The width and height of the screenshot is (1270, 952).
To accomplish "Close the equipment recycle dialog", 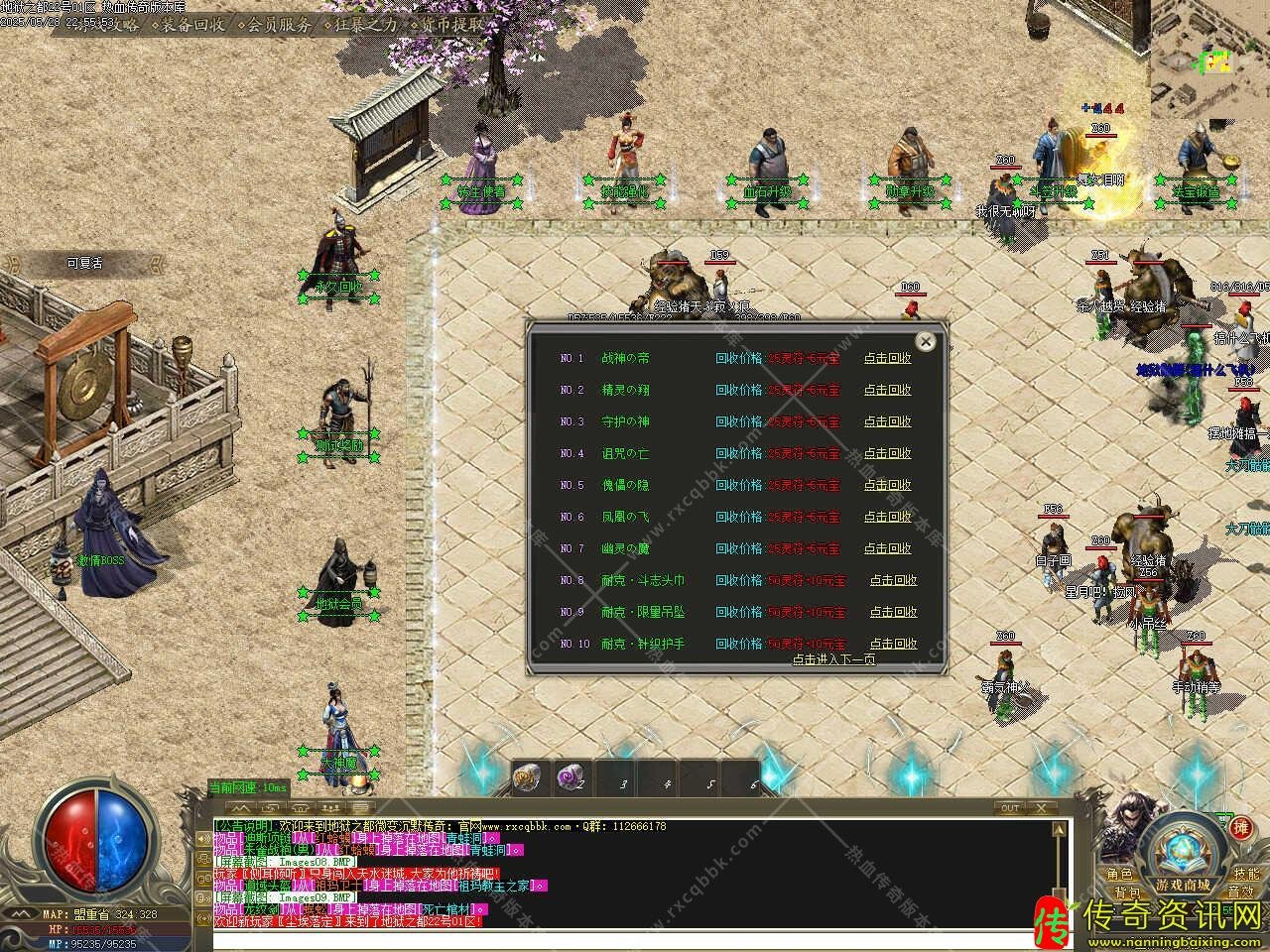I will pos(925,342).
